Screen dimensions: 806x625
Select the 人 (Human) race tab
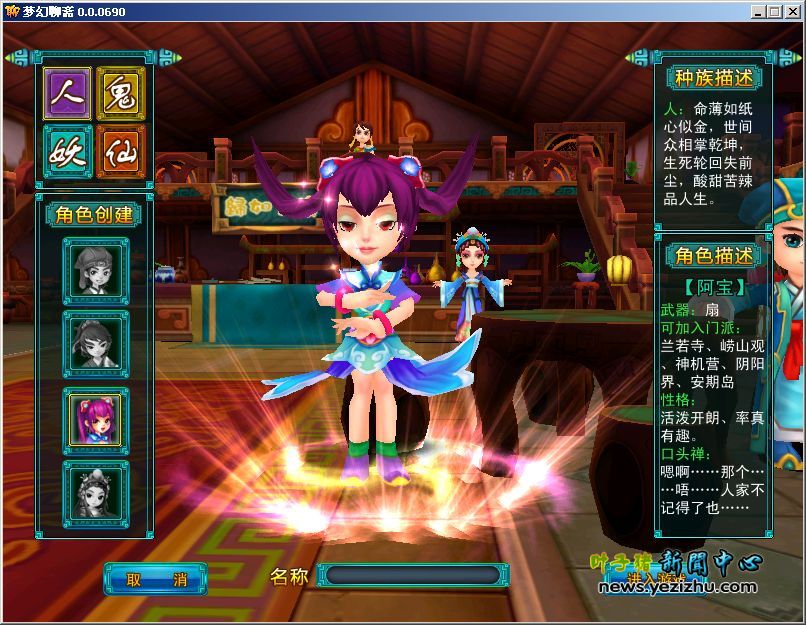pos(68,94)
